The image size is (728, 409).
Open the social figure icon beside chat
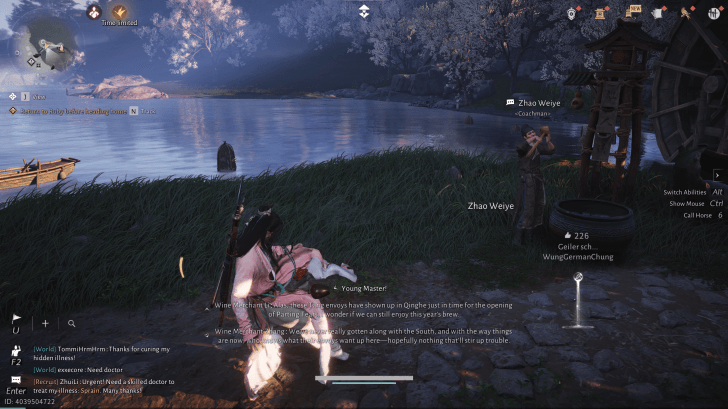pos(15,351)
